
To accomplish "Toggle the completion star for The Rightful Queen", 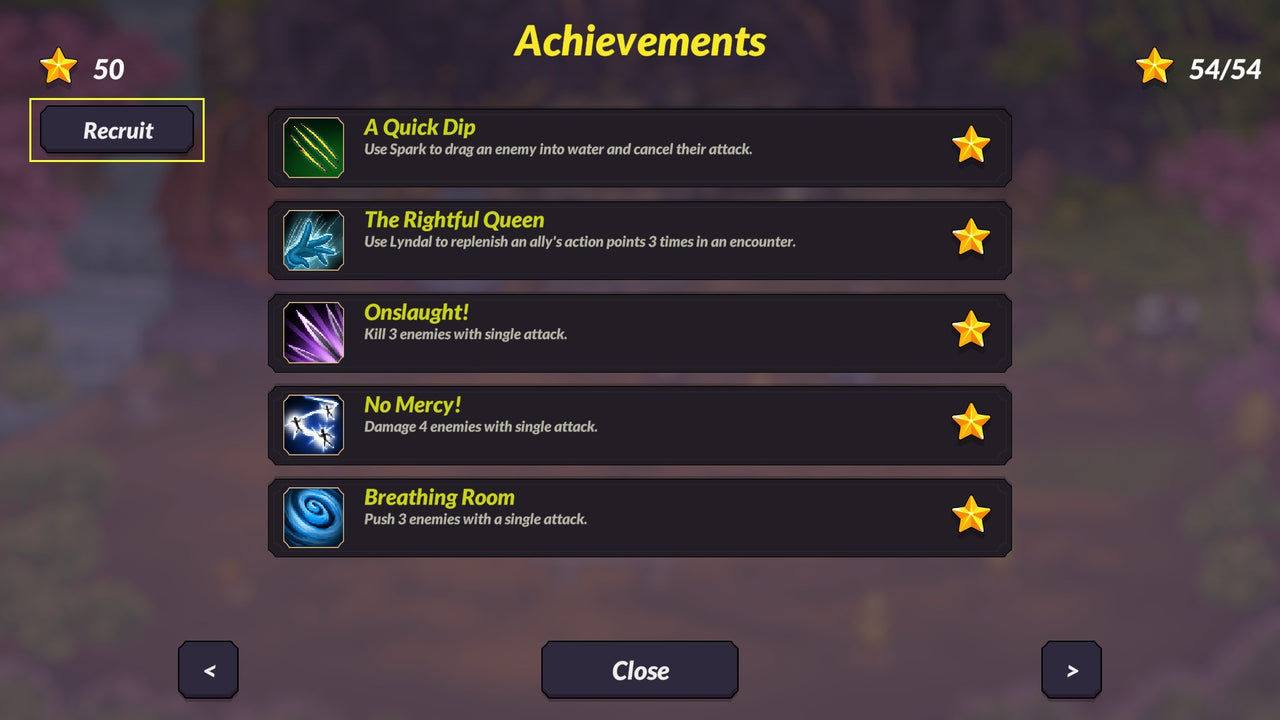I will (x=972, y=239).
